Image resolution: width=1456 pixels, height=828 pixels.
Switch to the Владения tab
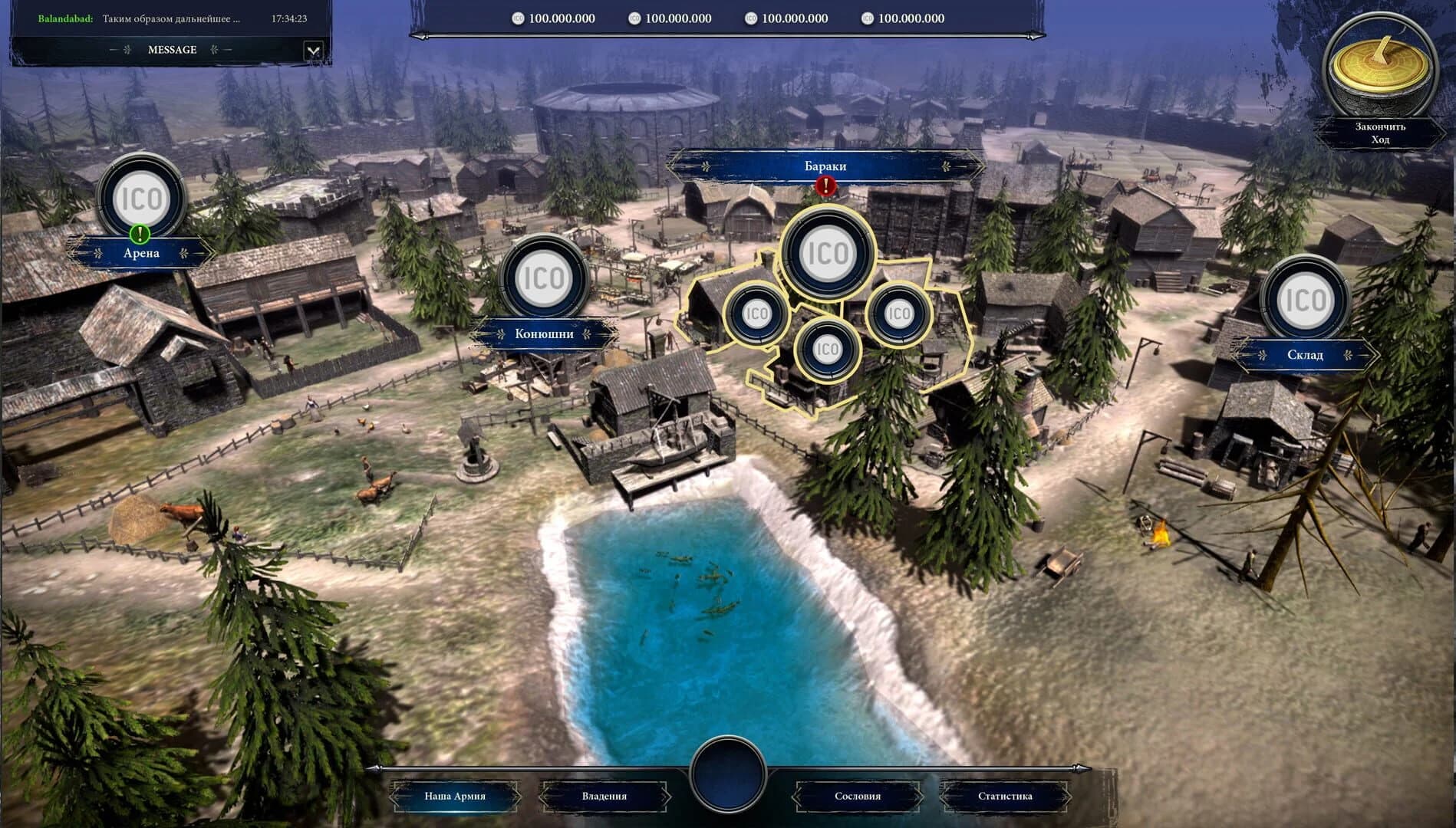click(605, 797)
